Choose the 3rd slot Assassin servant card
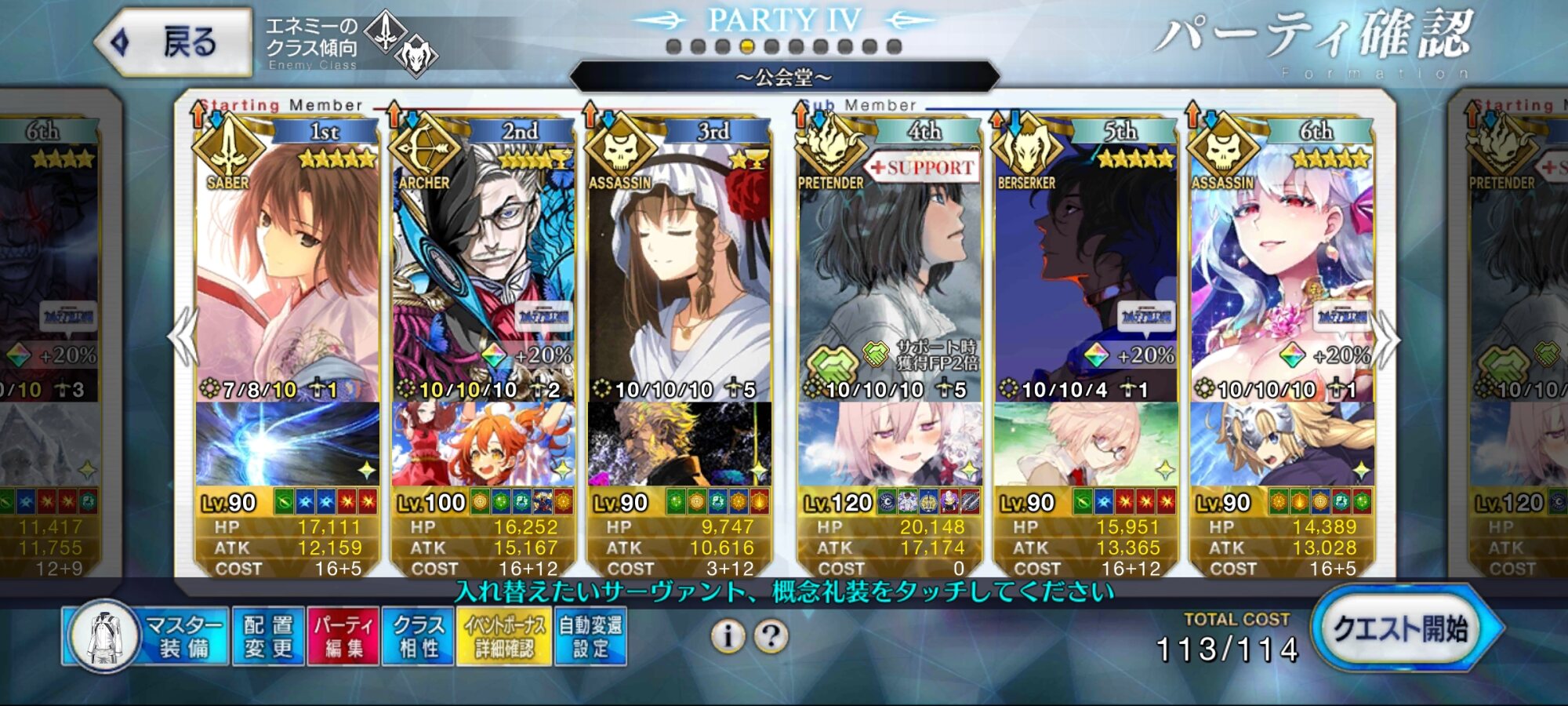Image resolution: width=1568 pixels, height=706 pixels. click(x=679, y=267)
